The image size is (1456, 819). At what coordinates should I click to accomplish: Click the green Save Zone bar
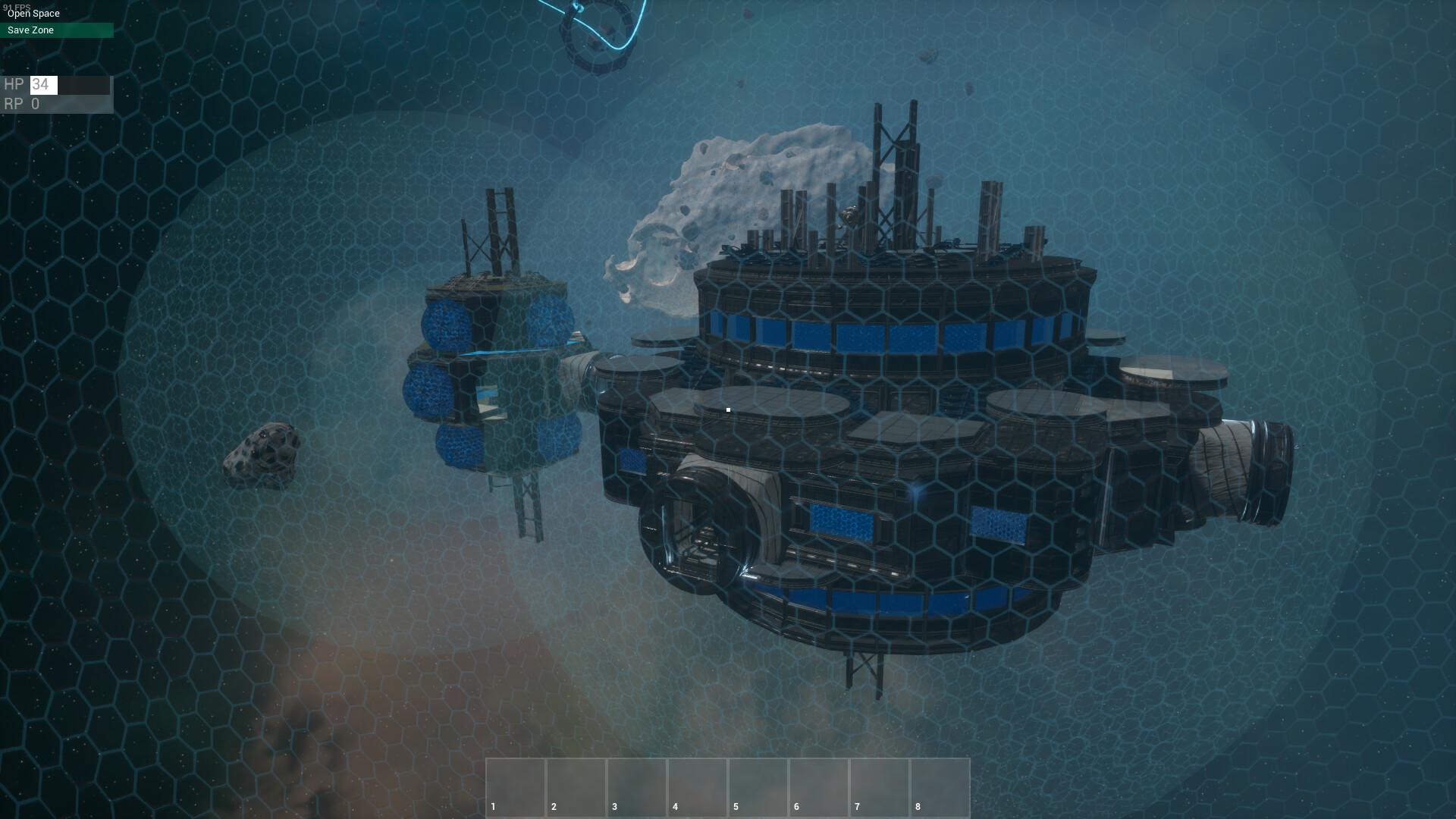pos(57,30)
